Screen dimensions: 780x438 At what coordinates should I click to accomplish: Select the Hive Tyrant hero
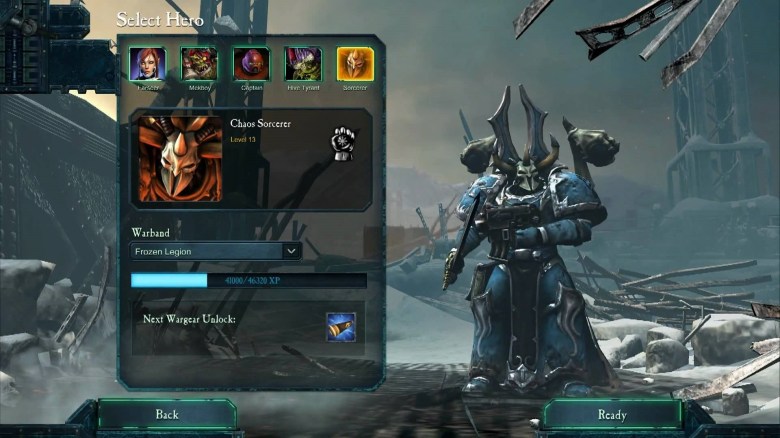tap(303, 64)
